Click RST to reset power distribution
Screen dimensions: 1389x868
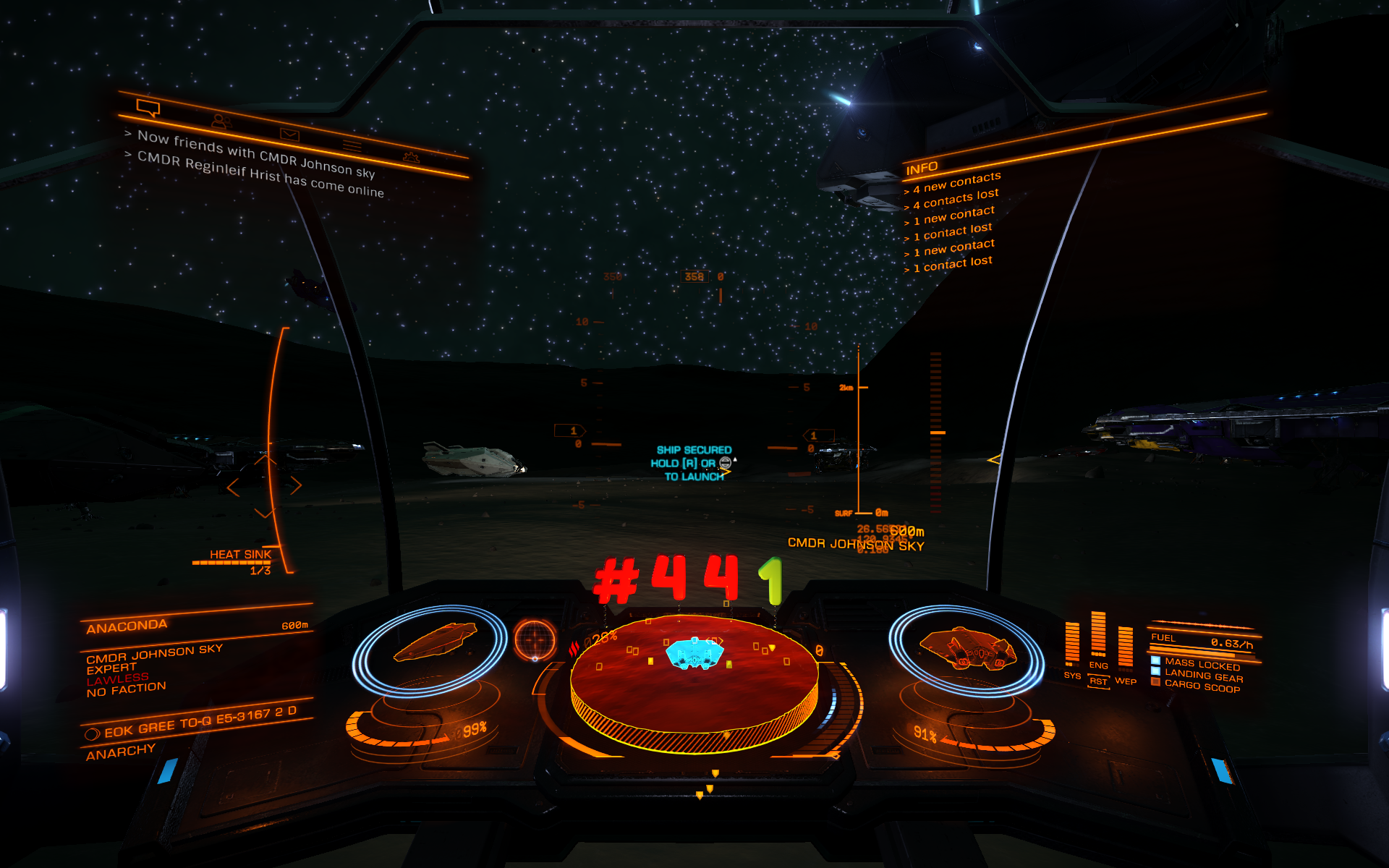tap(1098, 681)
